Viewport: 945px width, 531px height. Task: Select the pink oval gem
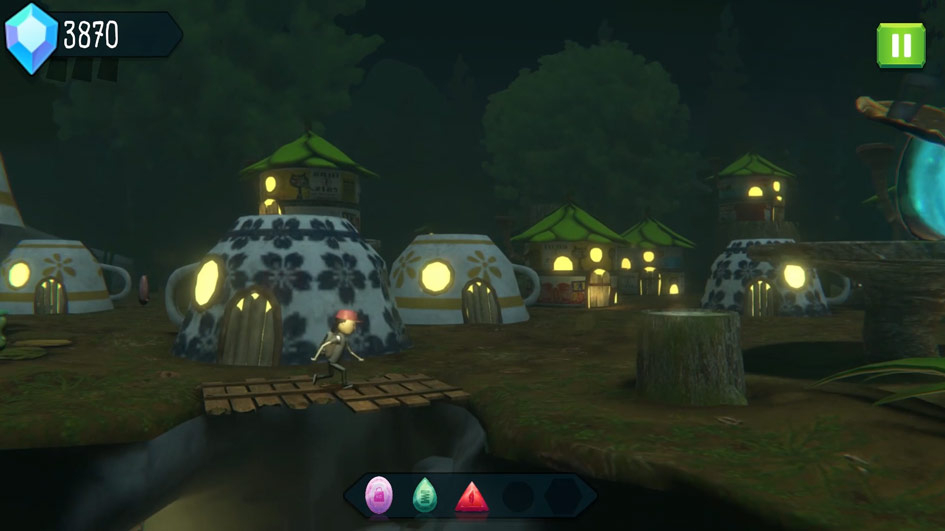click(x=379, y=494)
